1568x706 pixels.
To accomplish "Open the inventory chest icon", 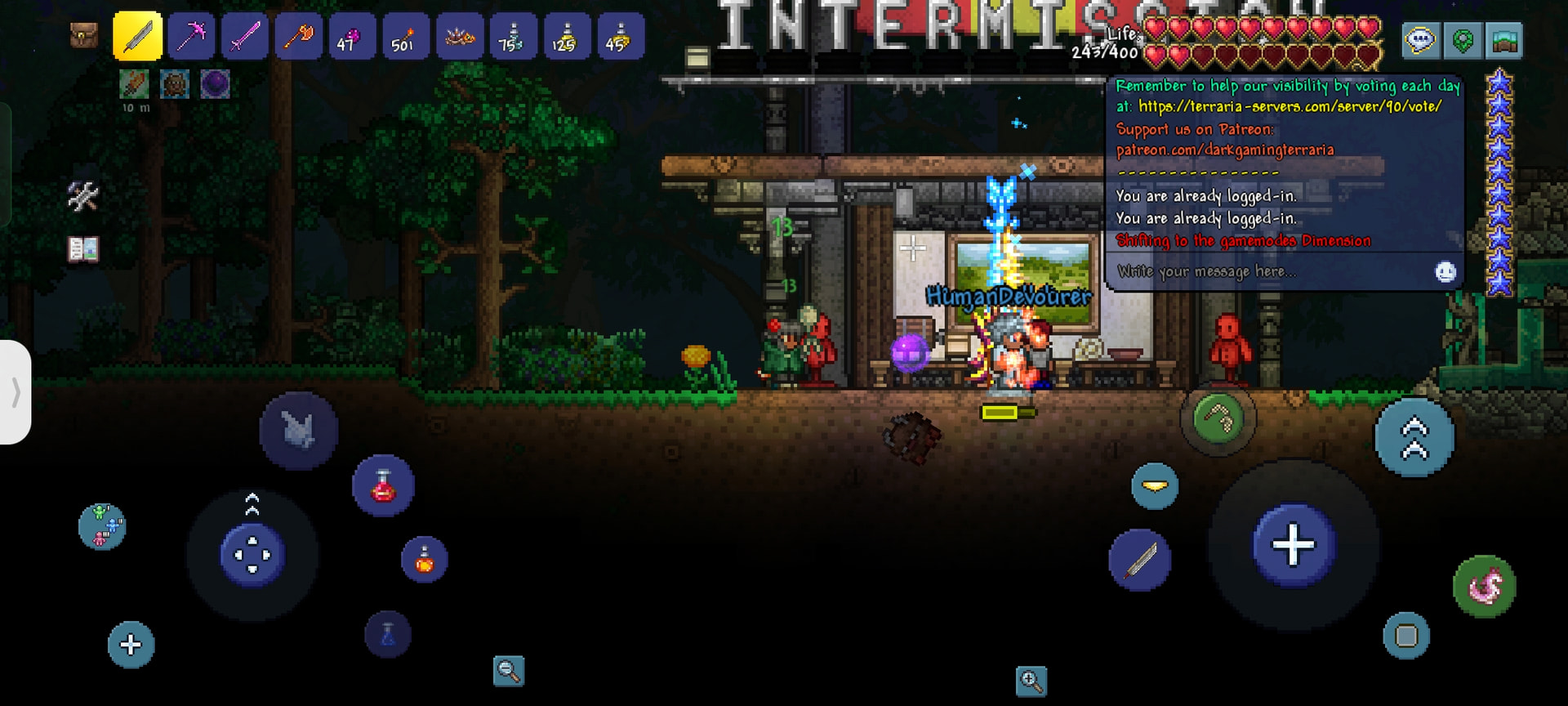I will click(x=84, y=36).
